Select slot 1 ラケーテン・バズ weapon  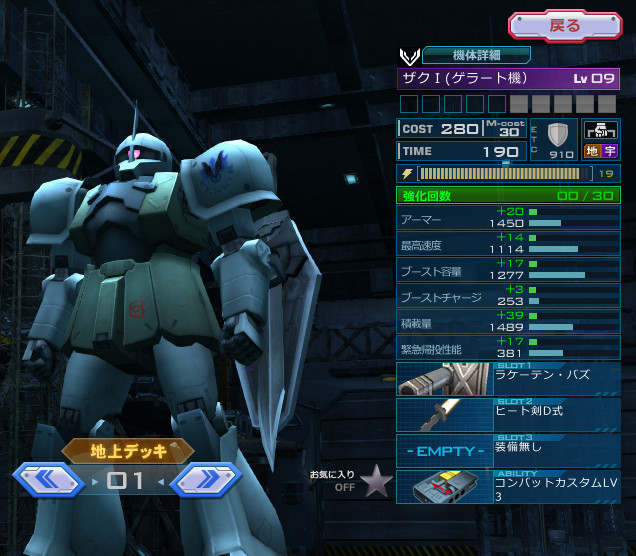(508, 379)
